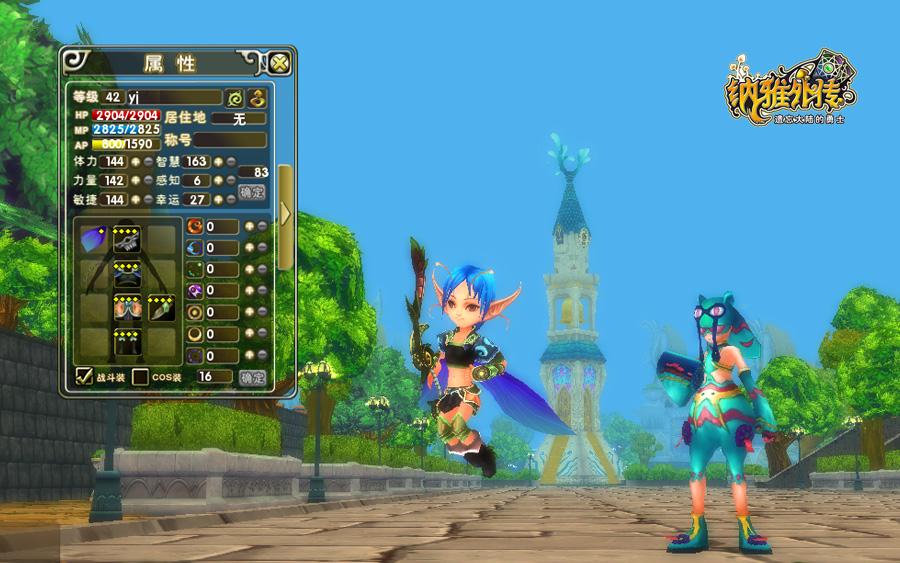Image resolution: width=900 pixels, height=563 pixels.
Task: Close the 属性 attributes panel
Action: (x=279, y=63)
